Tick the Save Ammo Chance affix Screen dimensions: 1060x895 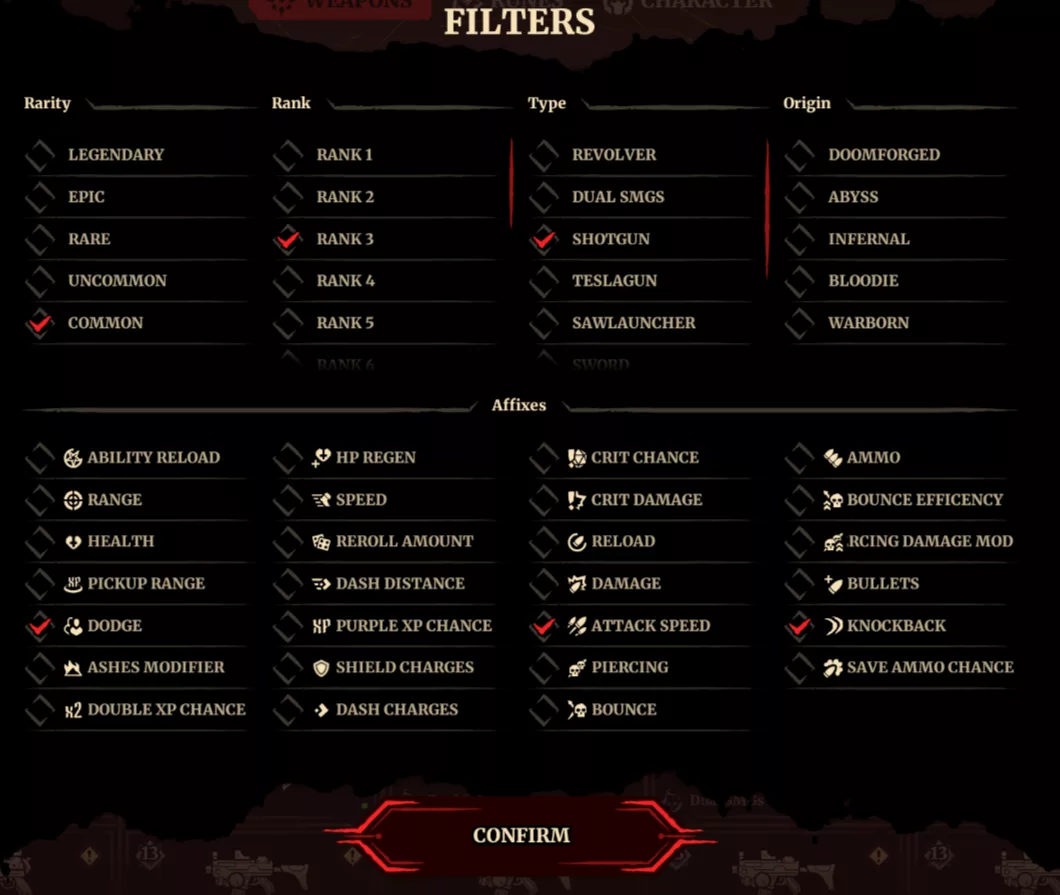800,668
